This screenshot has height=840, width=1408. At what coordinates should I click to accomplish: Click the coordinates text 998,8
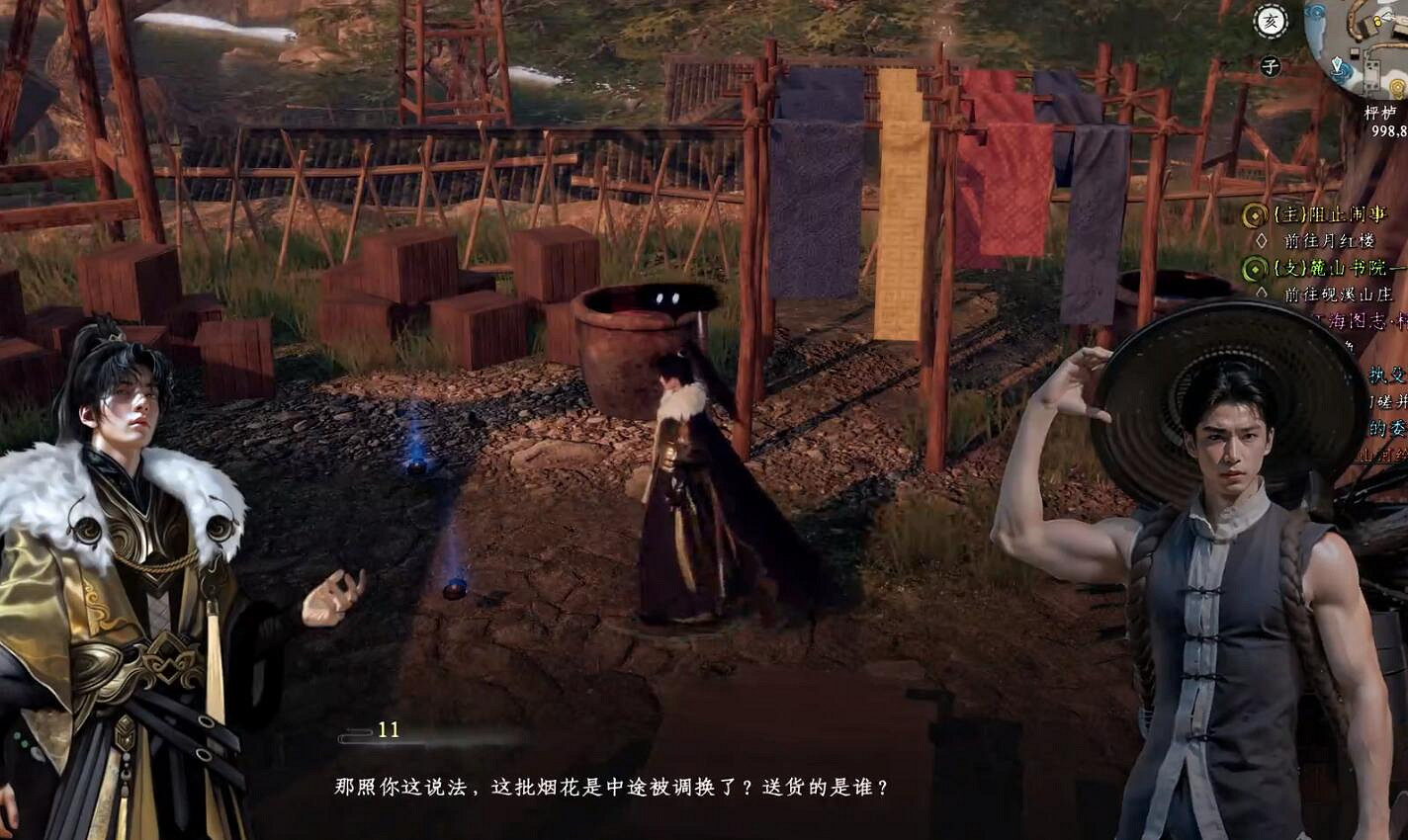point(1387,131)
